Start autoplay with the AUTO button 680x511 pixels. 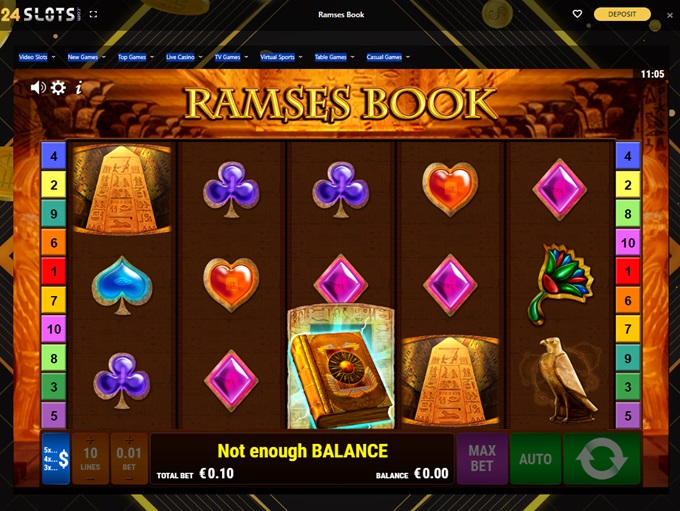(x=535, y=459)
